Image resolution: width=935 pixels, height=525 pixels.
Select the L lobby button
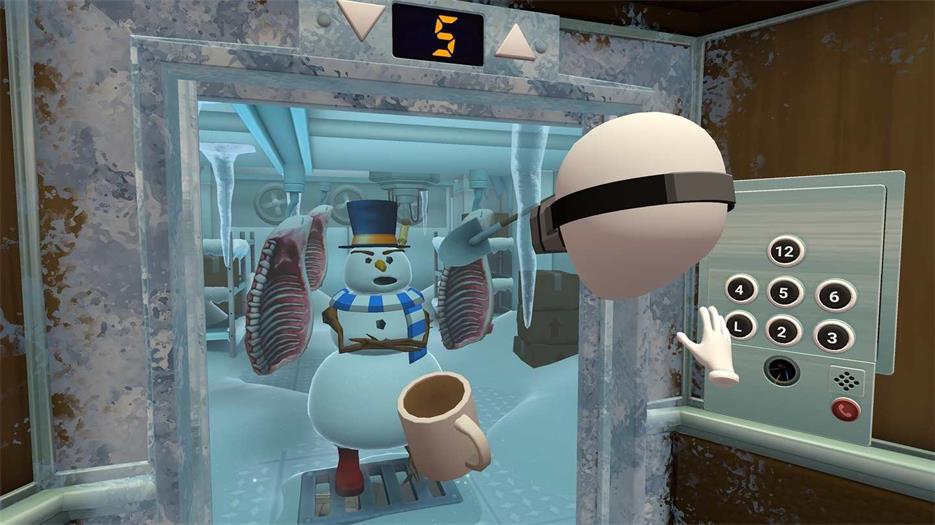point(739,327)
